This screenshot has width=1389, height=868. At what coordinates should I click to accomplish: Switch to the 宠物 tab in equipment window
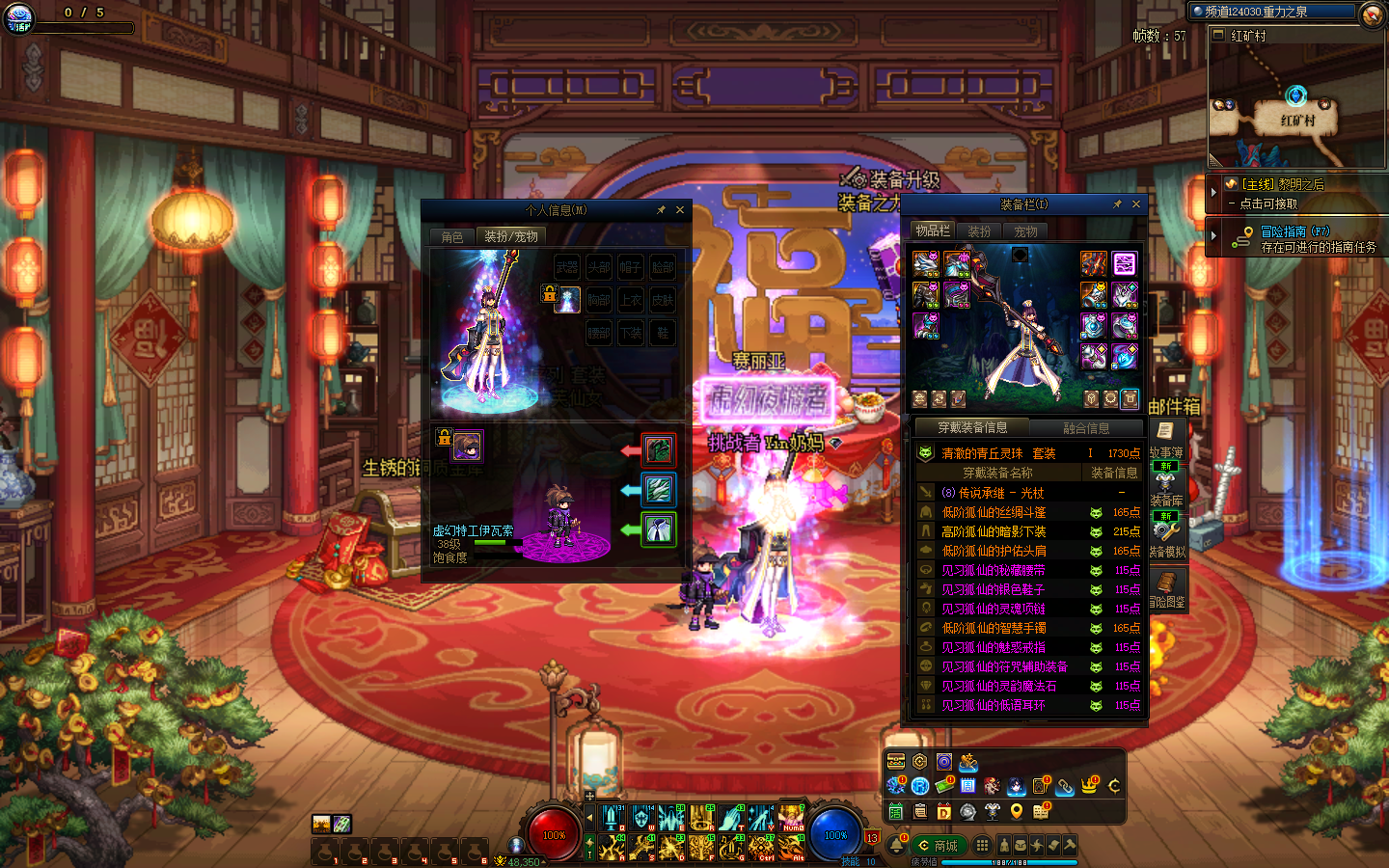1025,231
